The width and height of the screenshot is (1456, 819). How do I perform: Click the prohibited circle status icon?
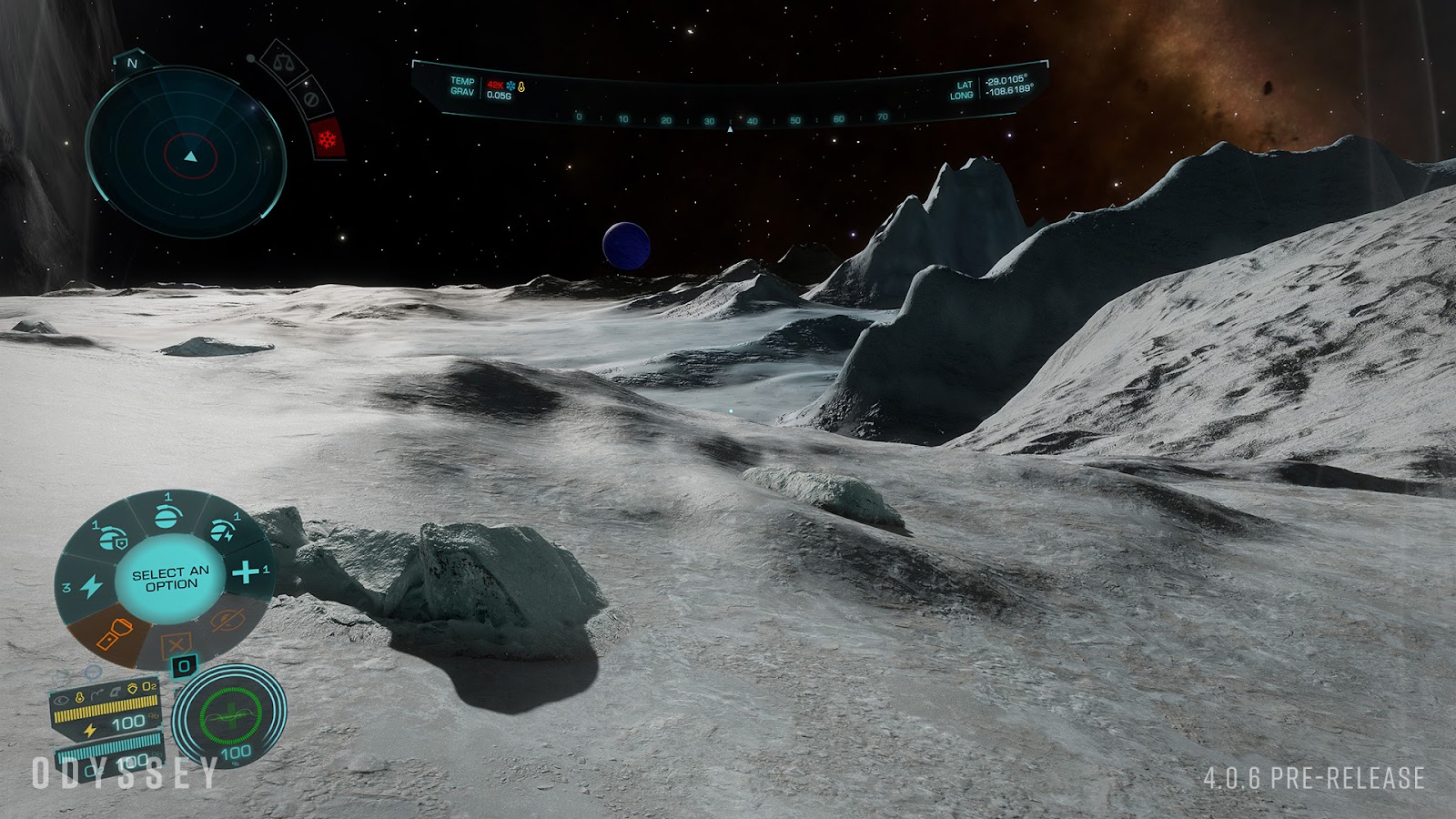(x=308, y=97)
